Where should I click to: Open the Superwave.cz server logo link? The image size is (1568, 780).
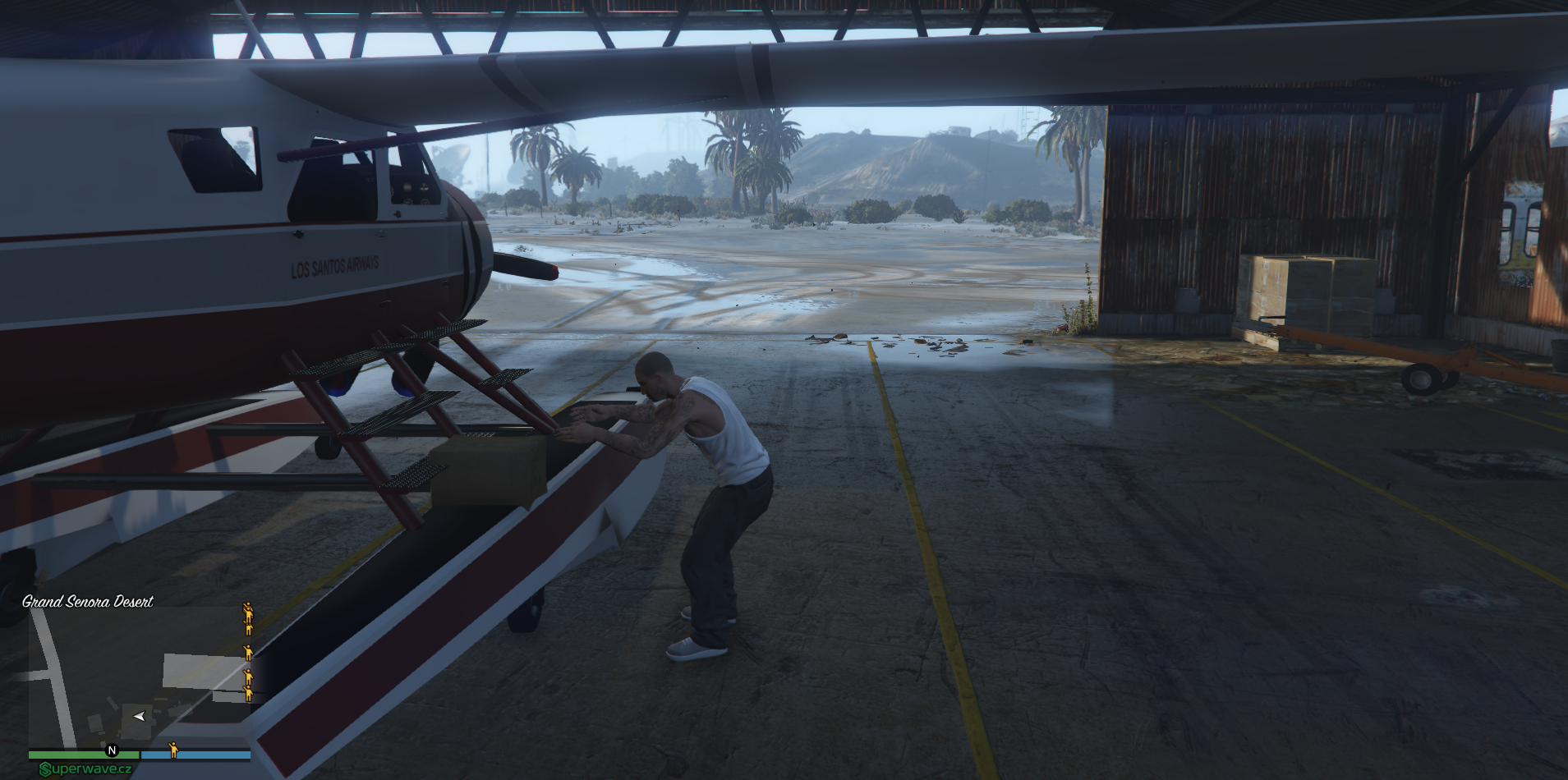86,769
